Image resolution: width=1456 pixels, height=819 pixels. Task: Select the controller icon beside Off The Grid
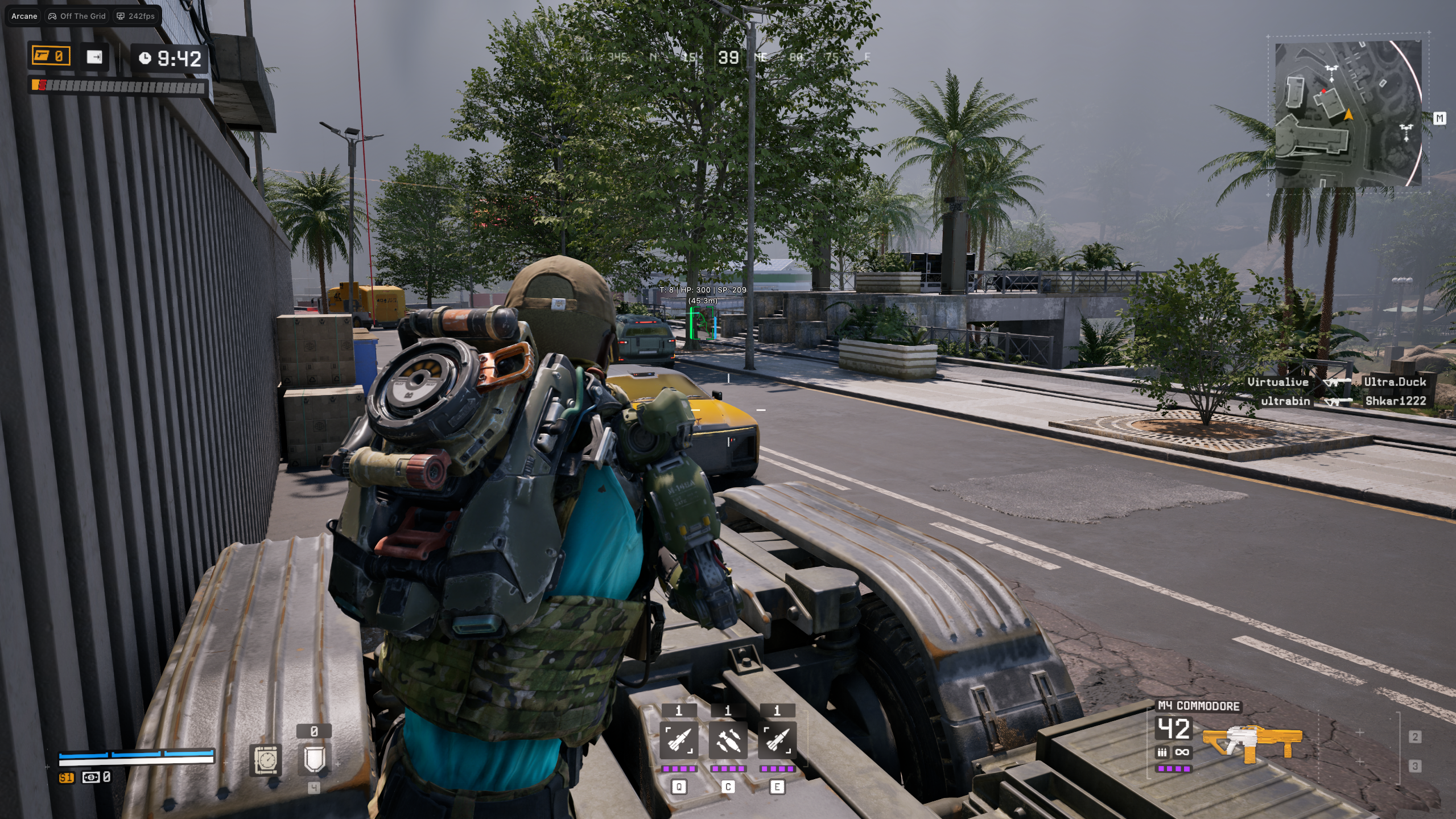coord(52,16)
